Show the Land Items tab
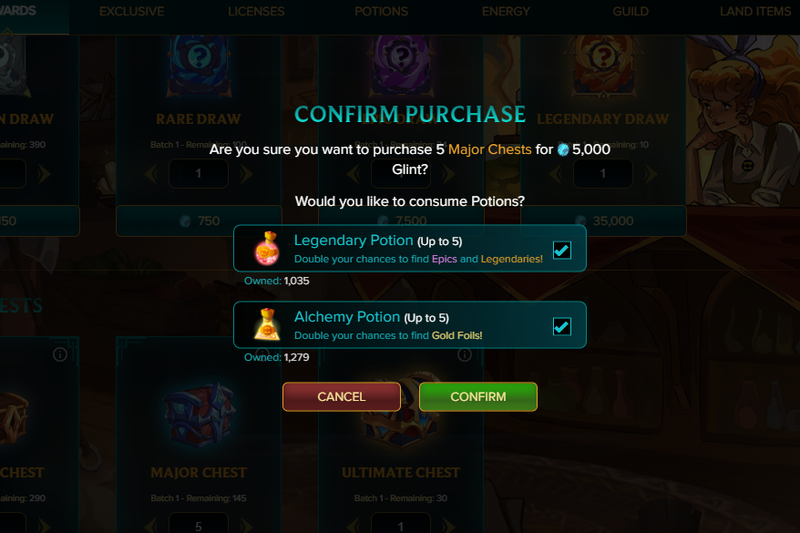800x533 pixels. tap(755, 12)
